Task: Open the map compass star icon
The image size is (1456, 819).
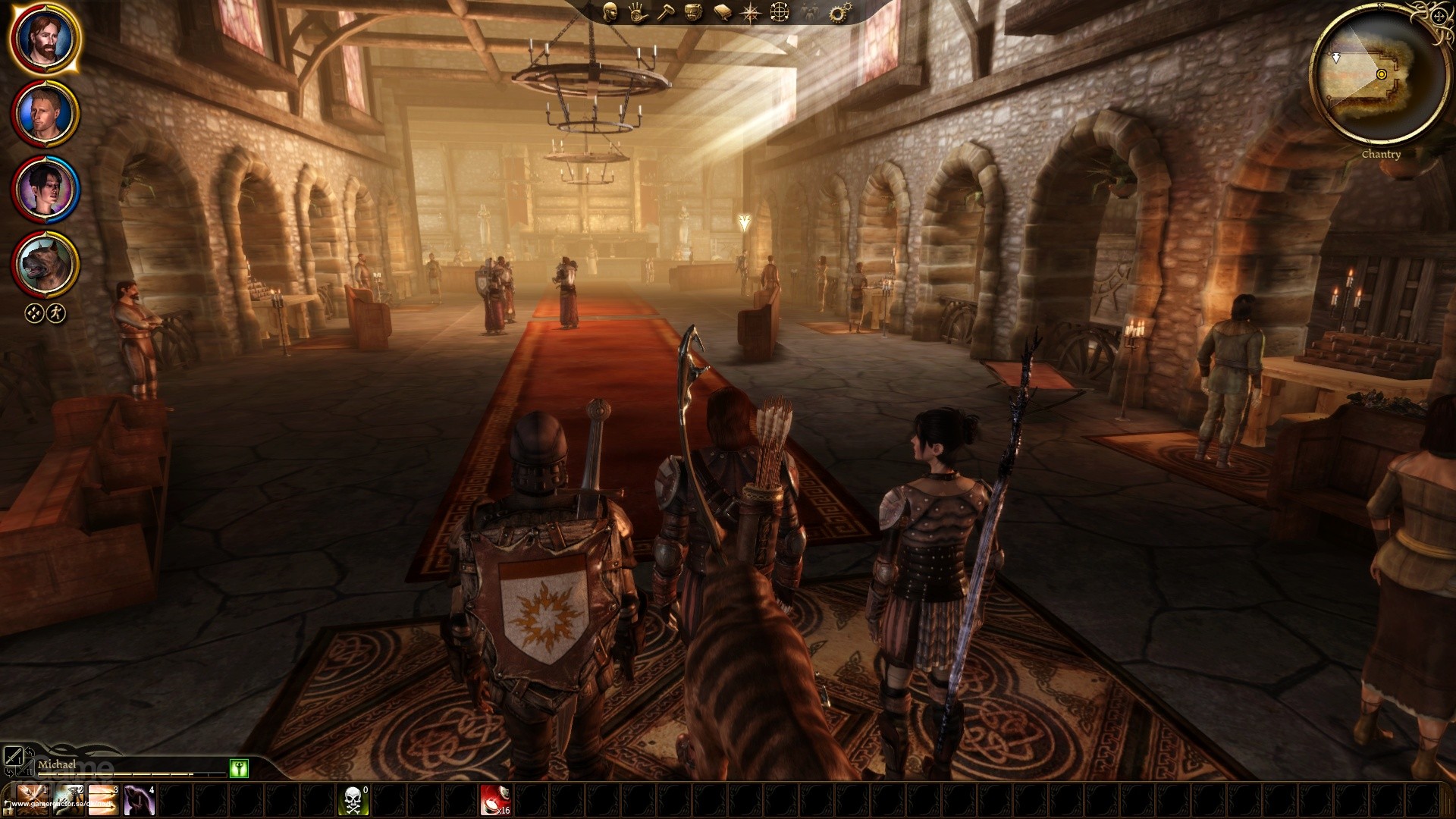Action: 751,13
